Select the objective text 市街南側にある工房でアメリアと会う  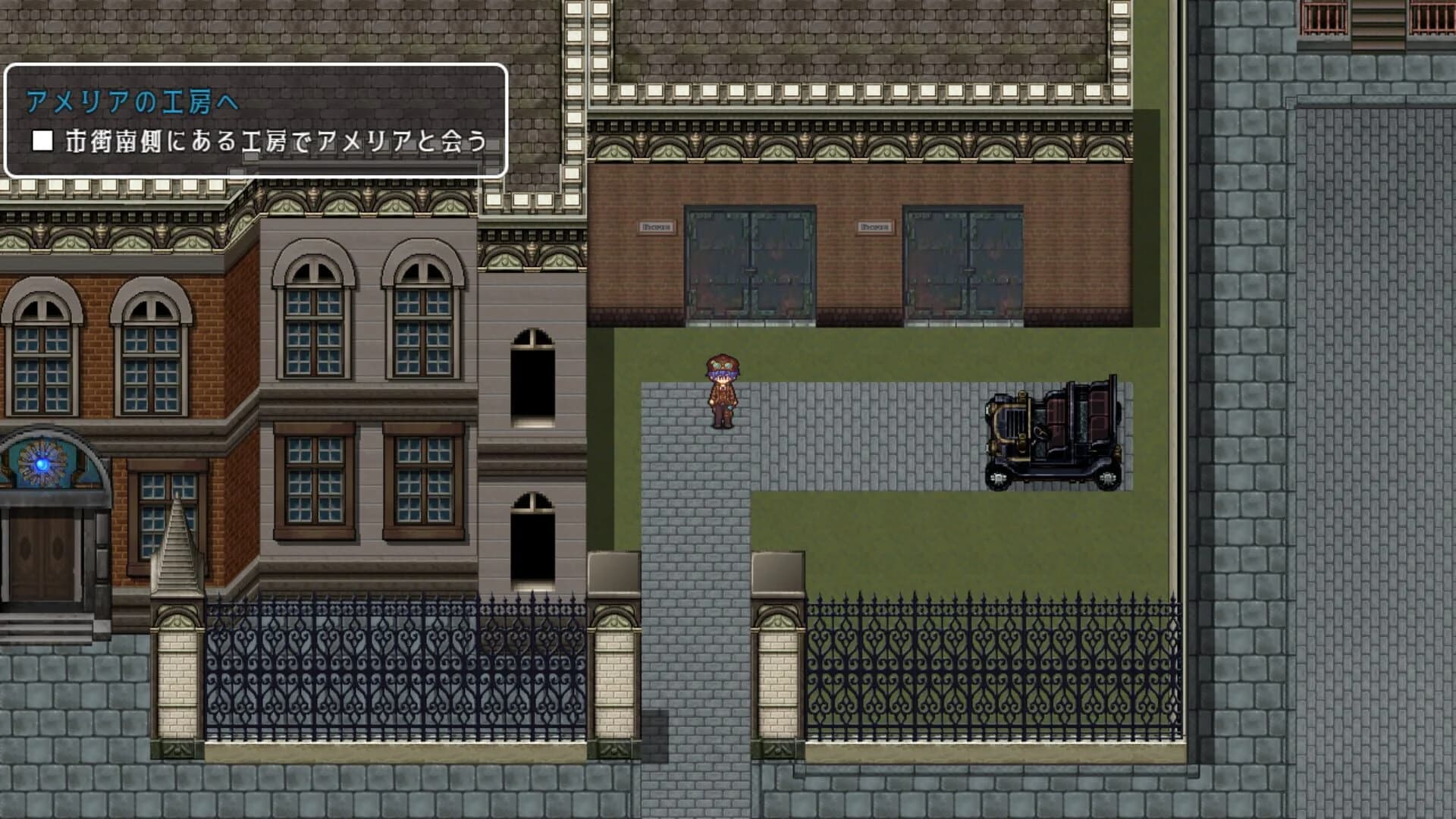[x=277, y=140]
